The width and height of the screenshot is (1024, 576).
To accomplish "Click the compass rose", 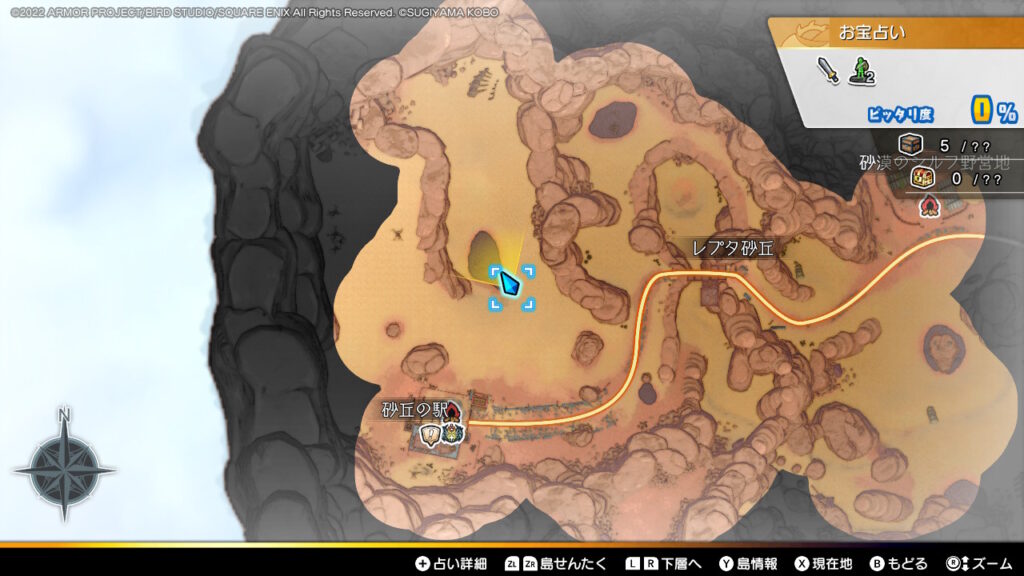I will point(64,467).
